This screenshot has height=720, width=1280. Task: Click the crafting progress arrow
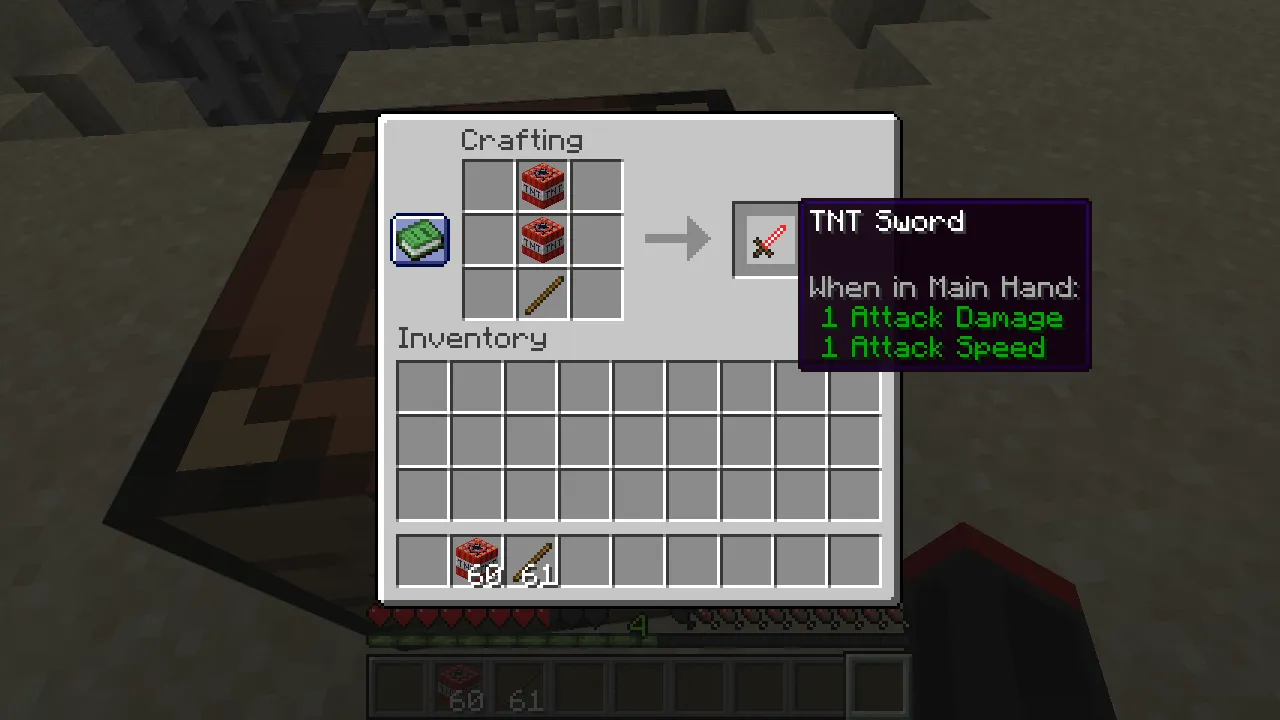[678, 238]
